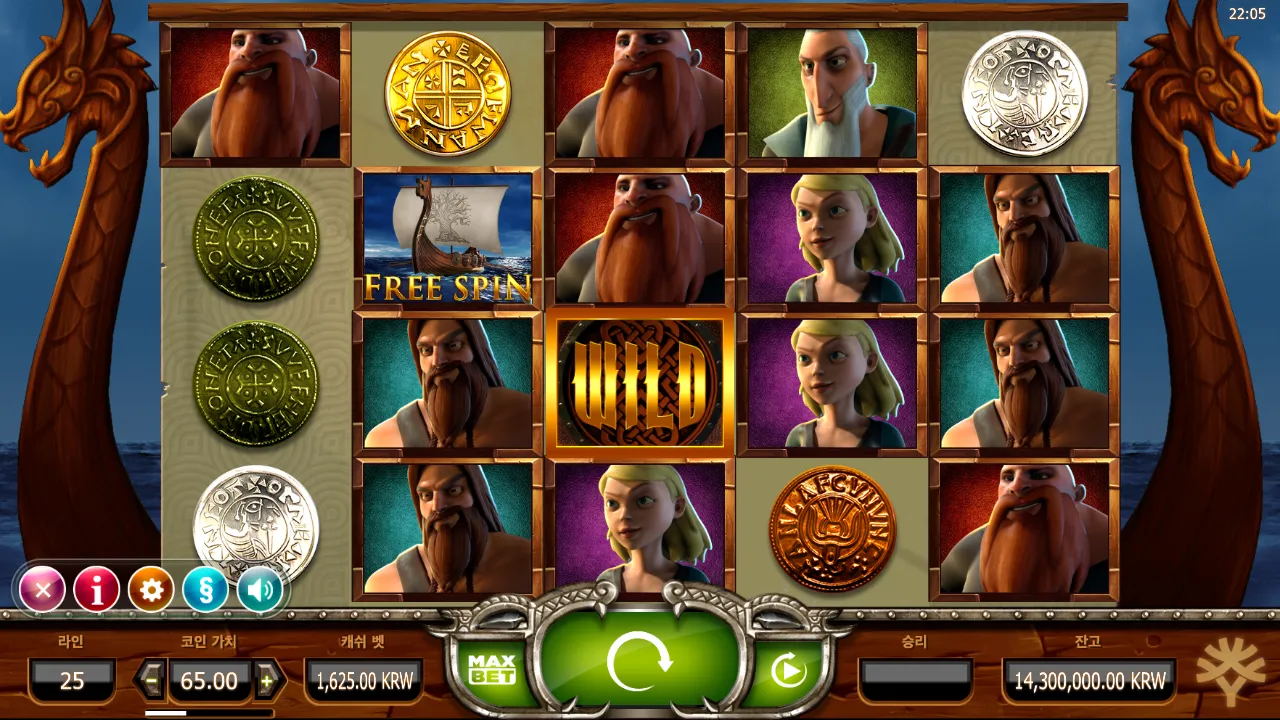Select the 라인 field showing 25

70,681
